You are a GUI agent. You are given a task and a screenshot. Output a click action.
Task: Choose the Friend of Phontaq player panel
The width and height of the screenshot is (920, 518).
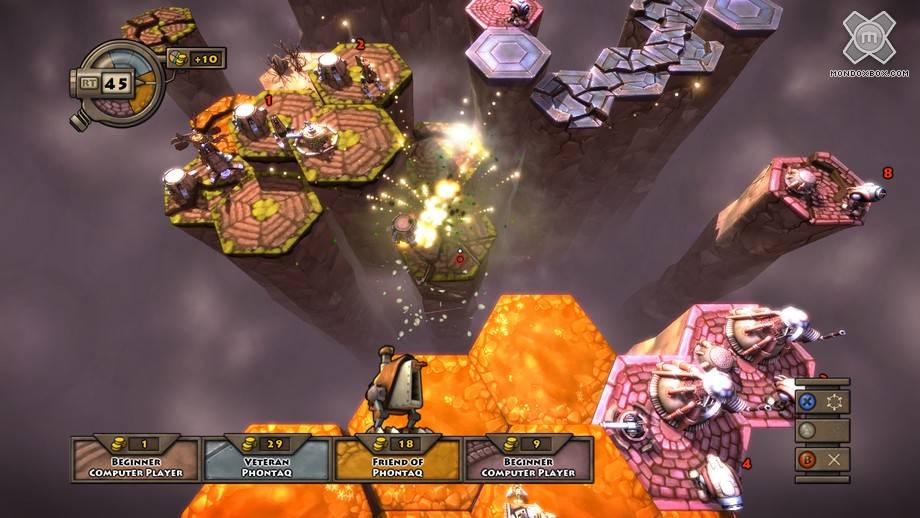coord(397,459)
